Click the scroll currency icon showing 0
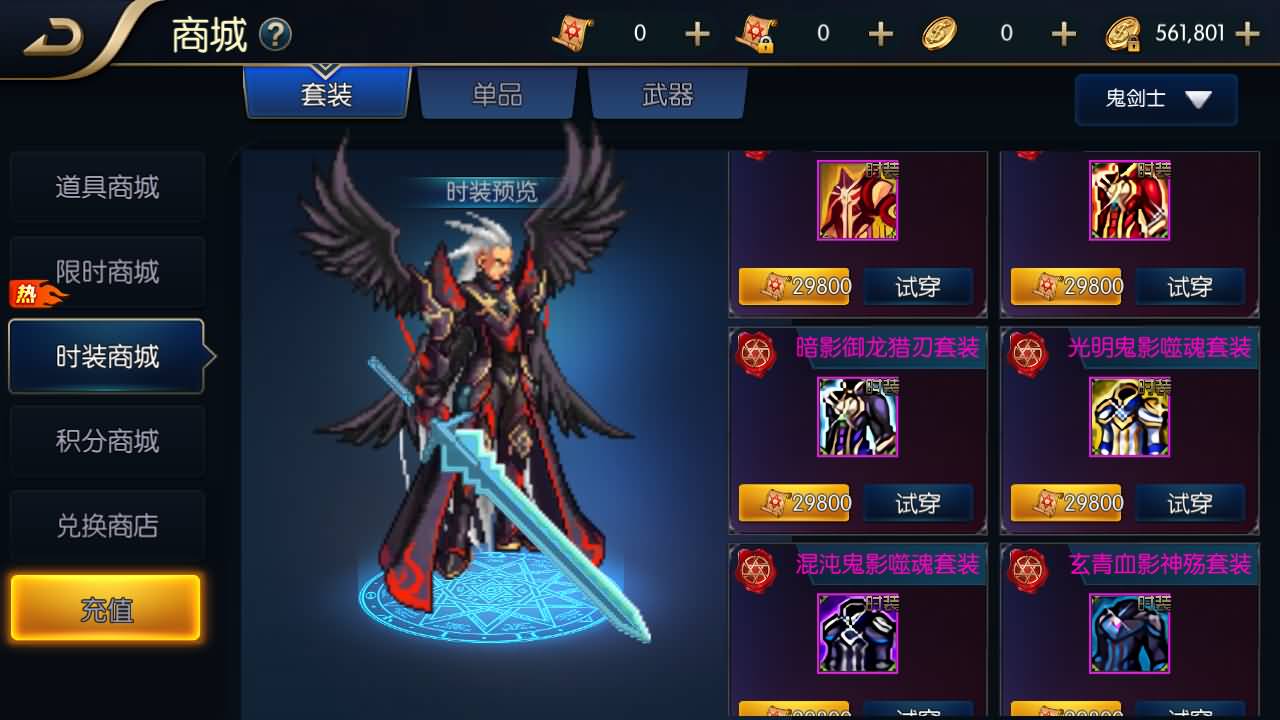This screenshot has width=1280, height=720. point(574,33)
